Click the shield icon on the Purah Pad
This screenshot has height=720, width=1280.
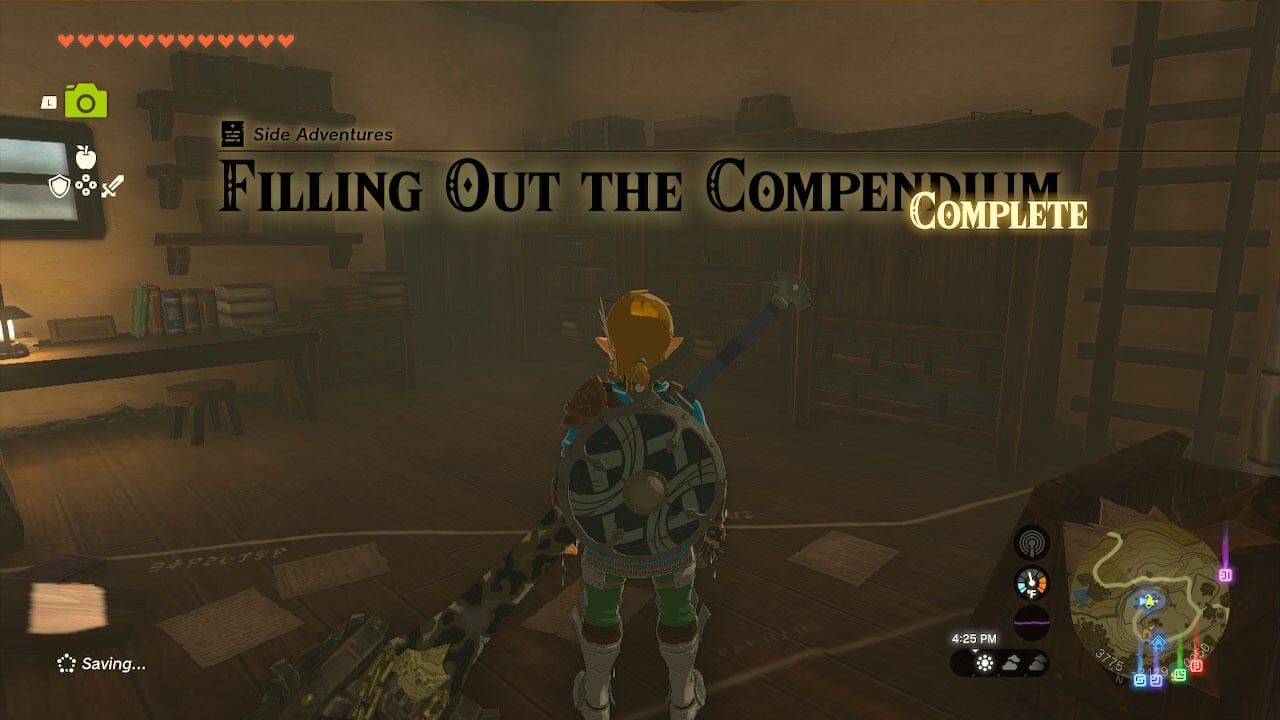[x=60, y=186]
